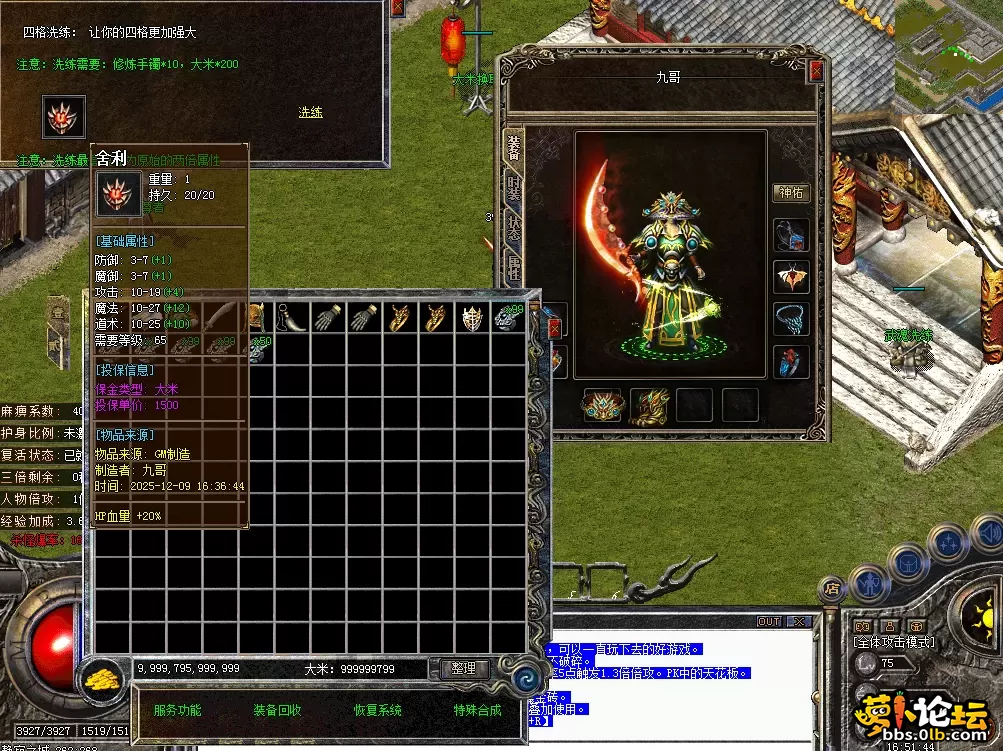Viewport: 1003px width, 751px height.
Task: Close the 九哥 character panel
Action: [x=816, y=71]
